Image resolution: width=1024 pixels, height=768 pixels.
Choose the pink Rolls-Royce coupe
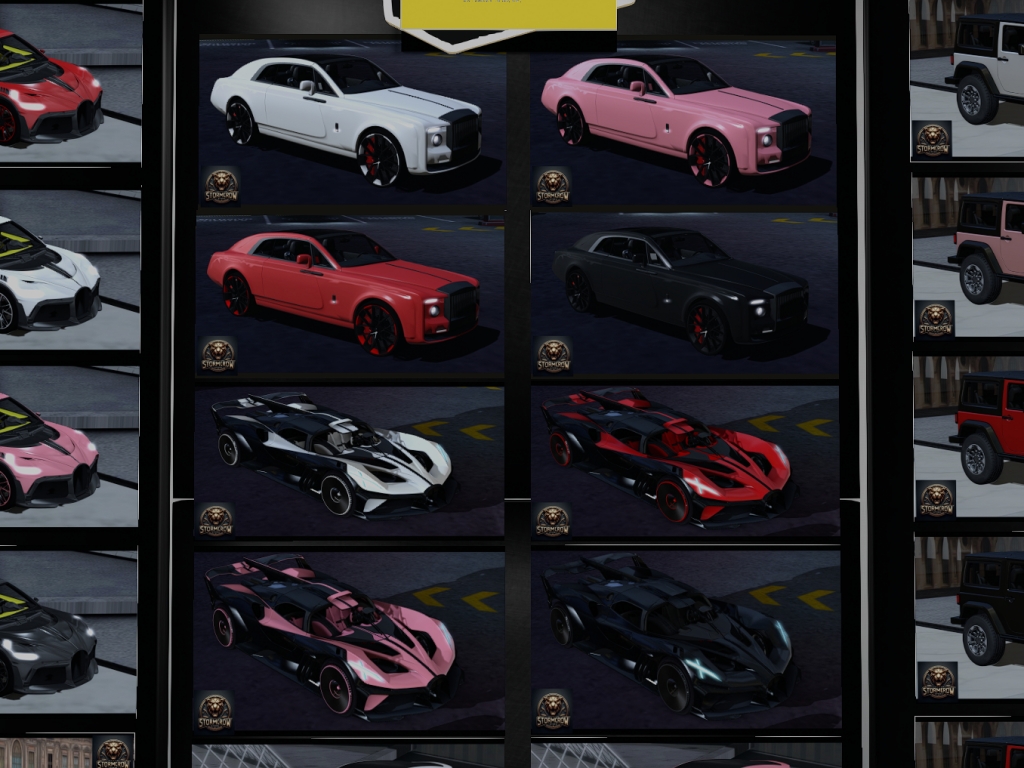point(682,120)
